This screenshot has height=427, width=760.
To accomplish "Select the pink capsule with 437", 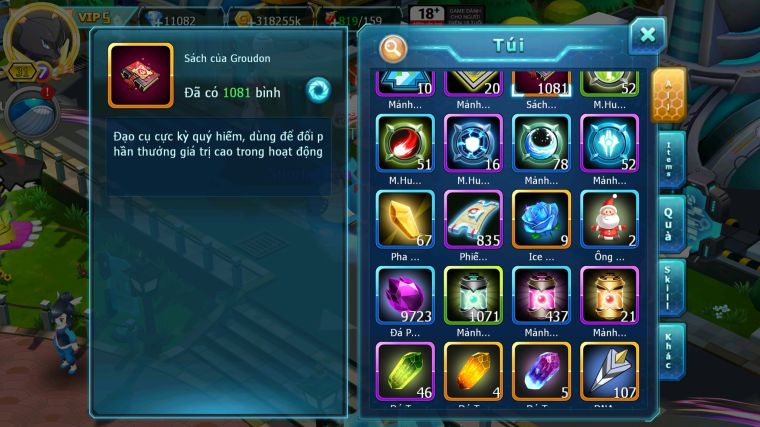I will [x=541, y=295].
